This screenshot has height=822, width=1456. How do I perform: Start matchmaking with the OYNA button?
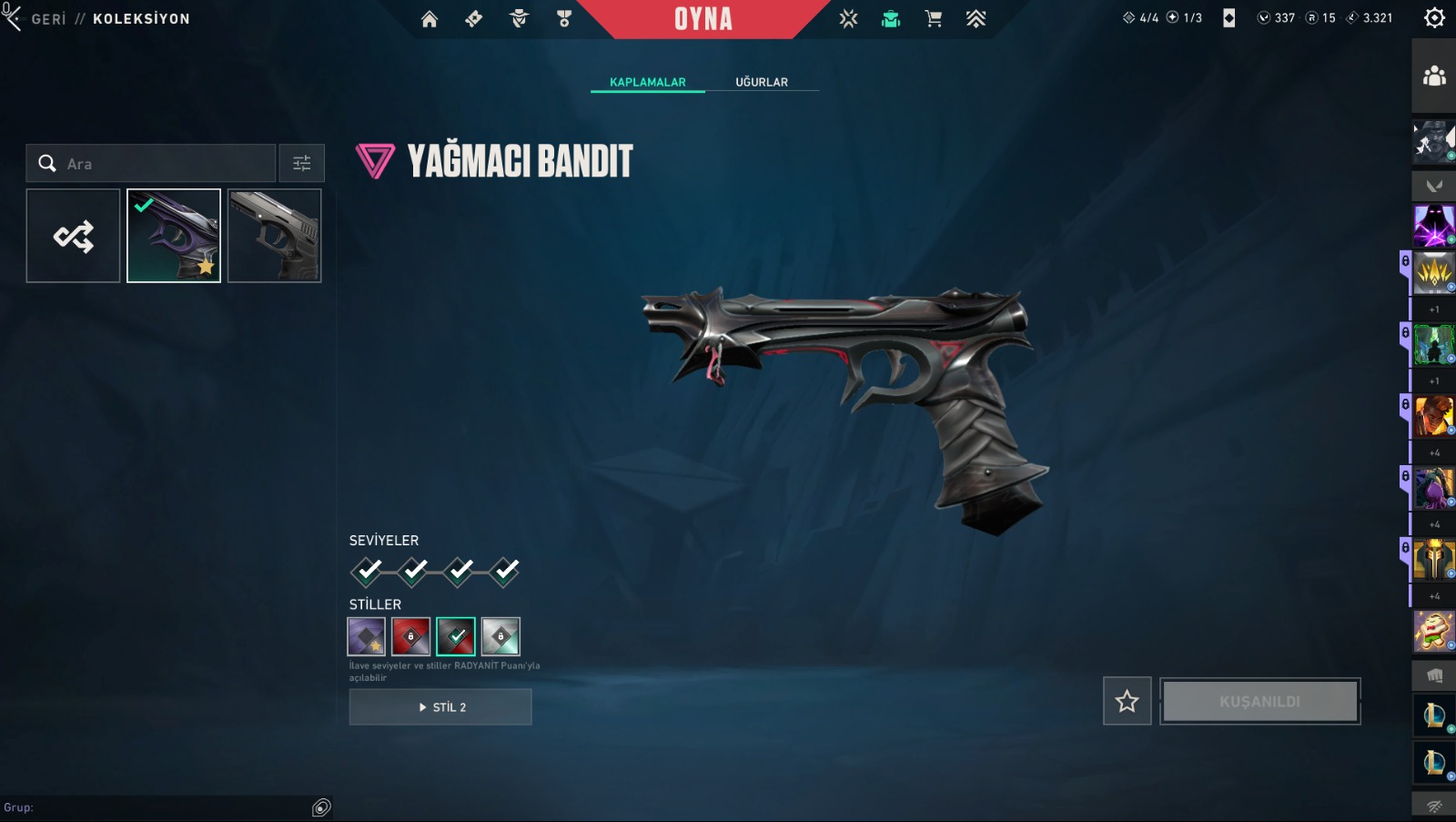tap(703, 19)
